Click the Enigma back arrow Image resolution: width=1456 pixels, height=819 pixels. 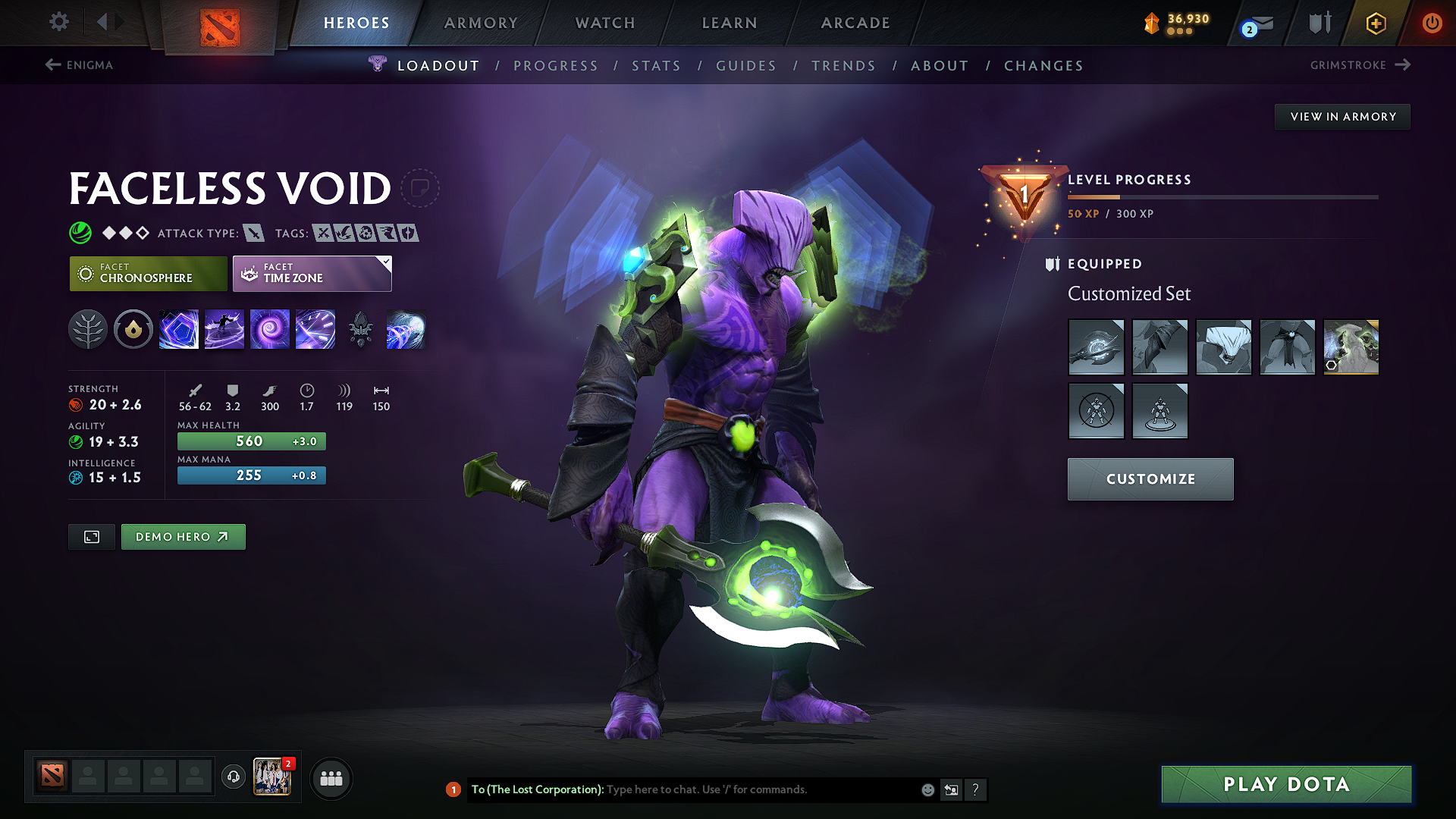click(x=50, y=65)
